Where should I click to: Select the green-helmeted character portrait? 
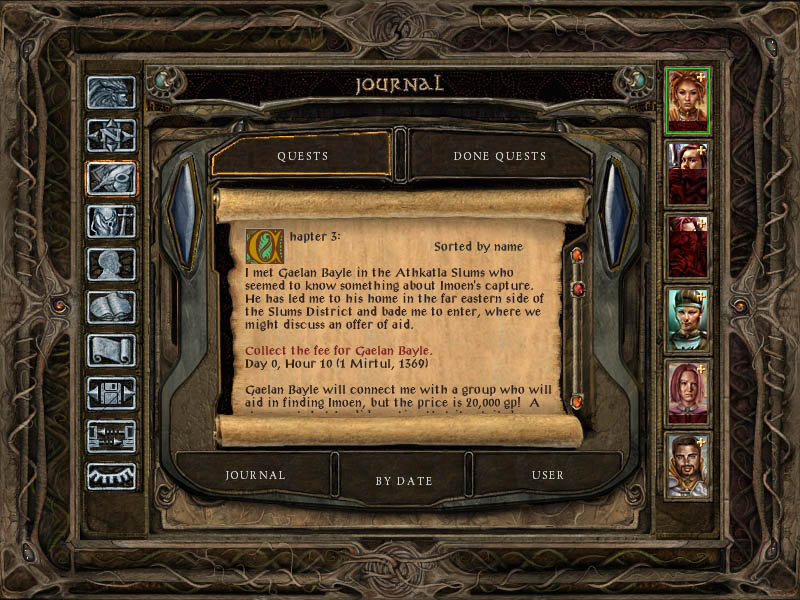pyautogui.click(x=688, y=320)
